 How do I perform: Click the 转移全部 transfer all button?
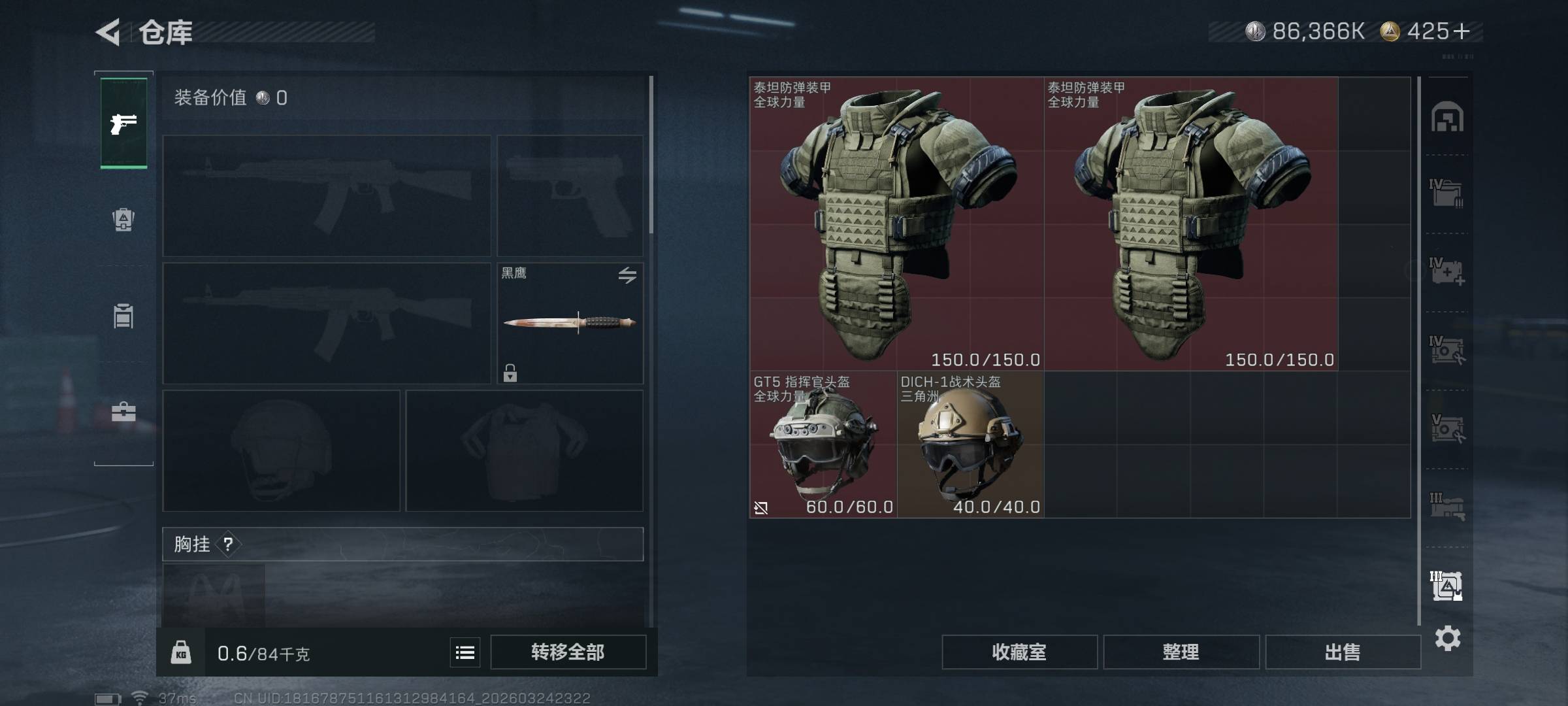click(568, 652)
